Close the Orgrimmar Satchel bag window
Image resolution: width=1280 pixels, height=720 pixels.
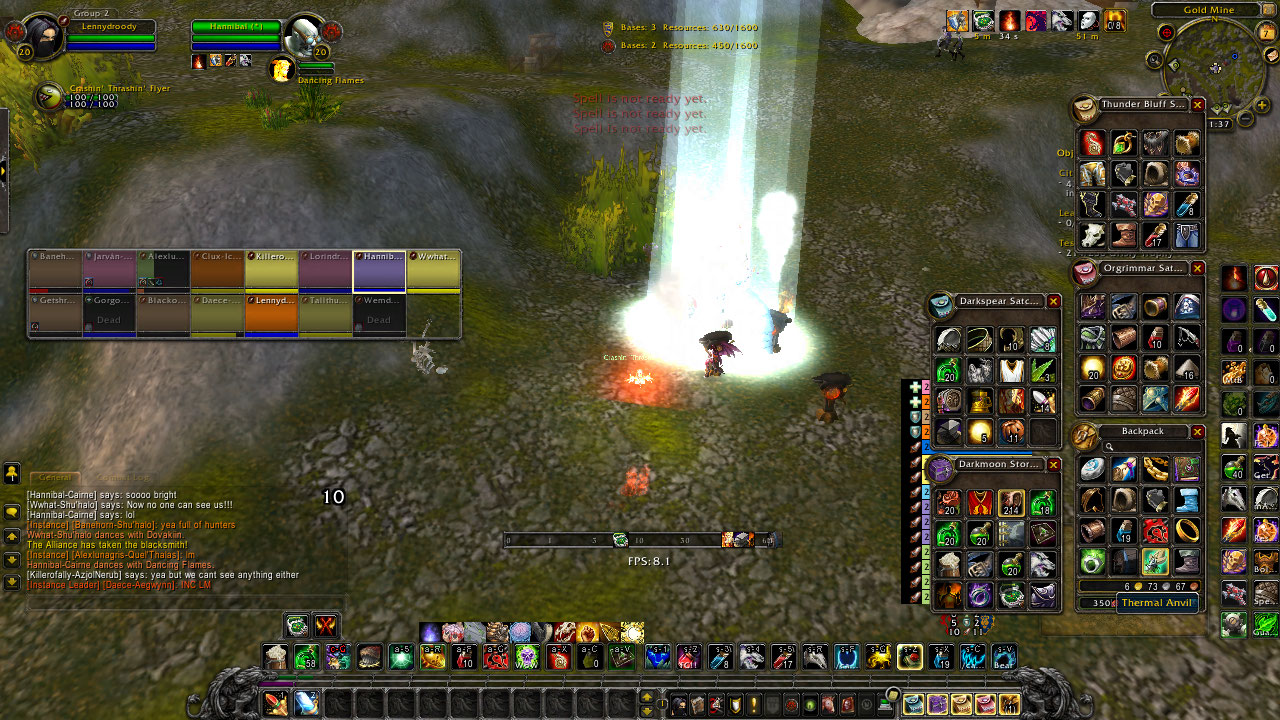[1197, 269]
